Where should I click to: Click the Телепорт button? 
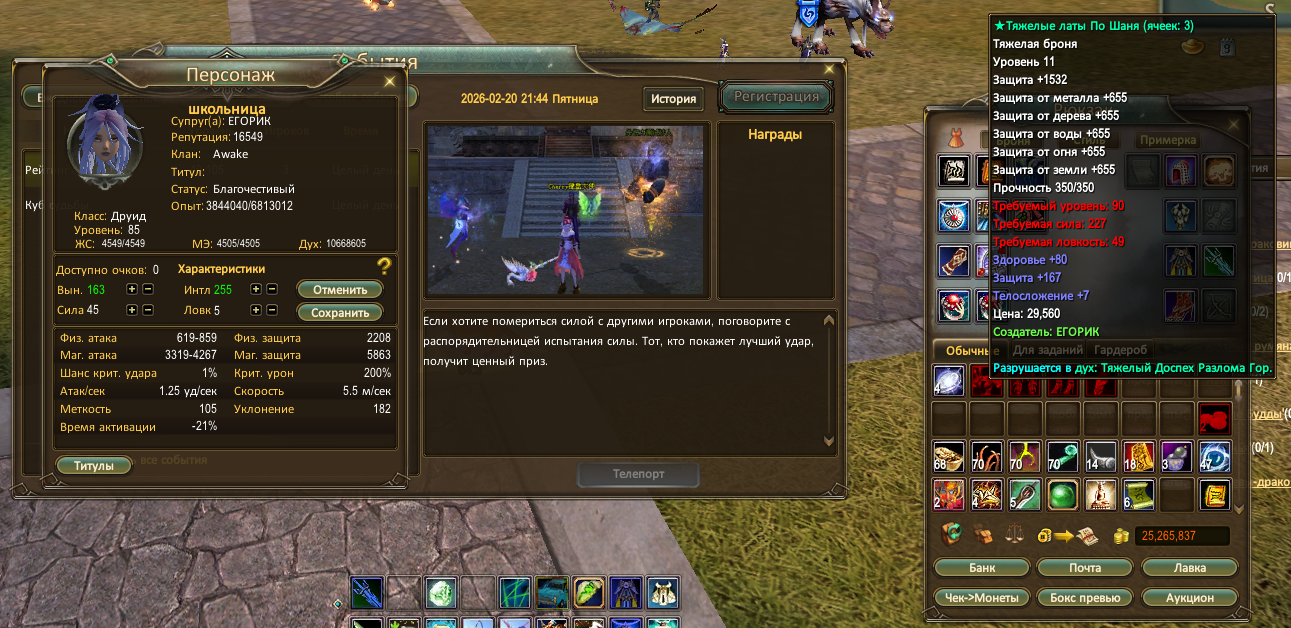pos(637,474)
